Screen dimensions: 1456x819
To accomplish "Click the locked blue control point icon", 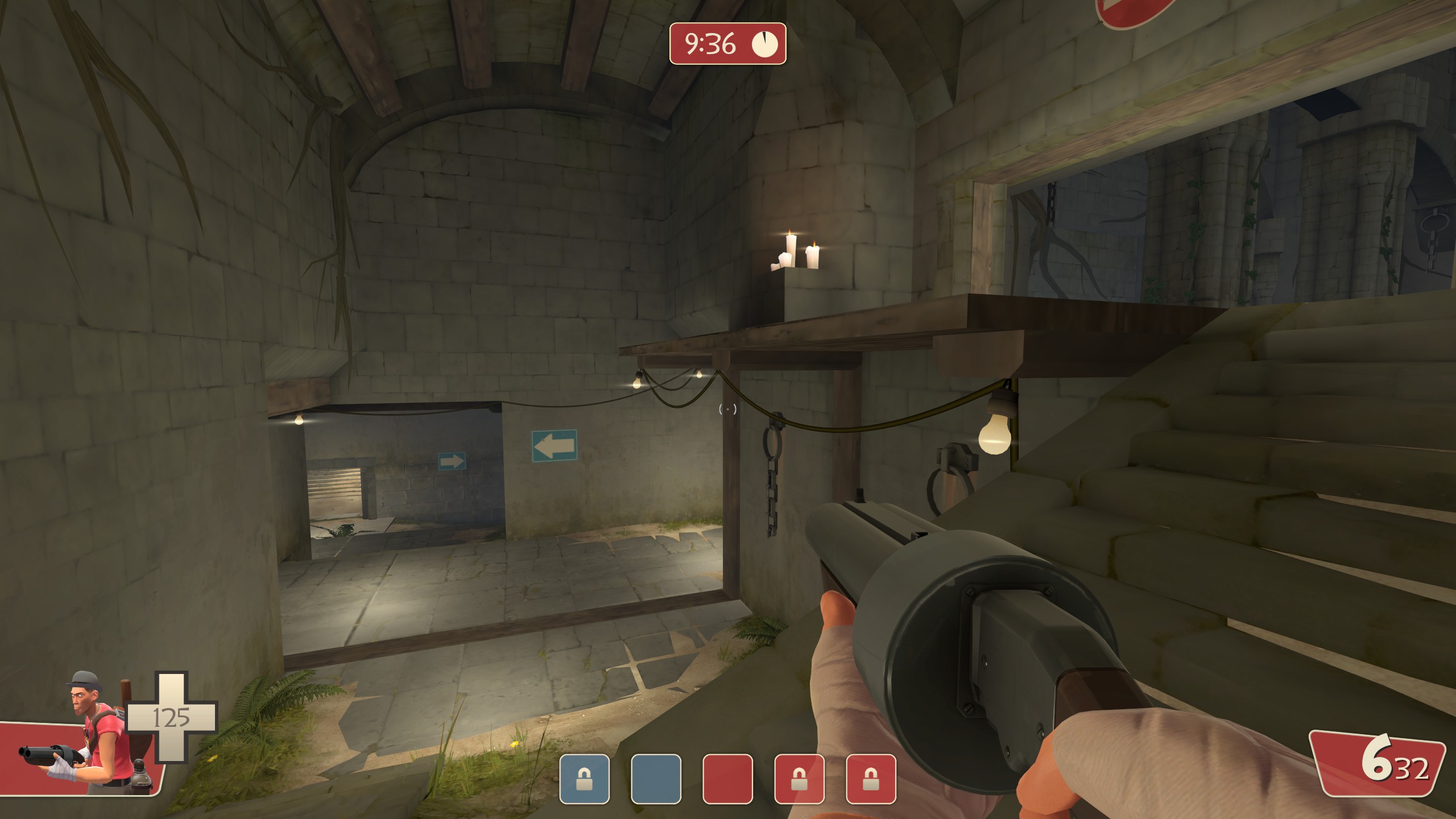I will tap(584, 779).
